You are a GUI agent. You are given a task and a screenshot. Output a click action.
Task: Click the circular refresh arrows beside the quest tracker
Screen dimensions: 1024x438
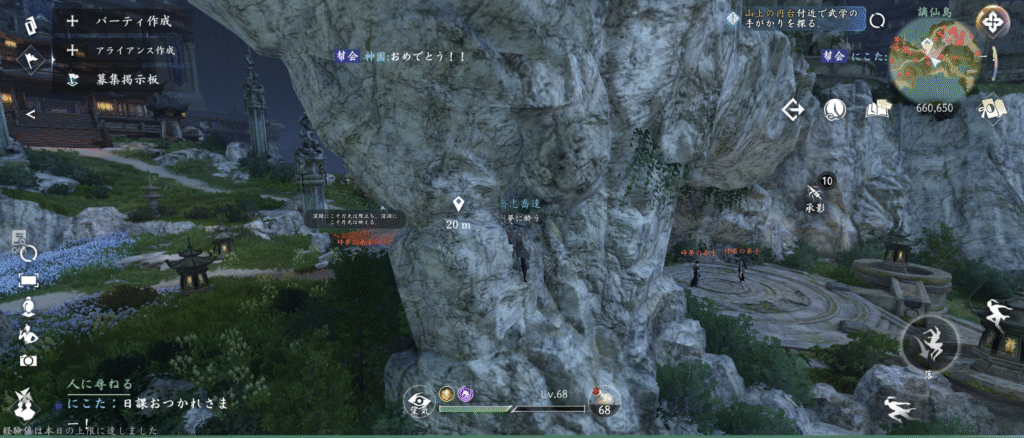pos(877,21)
